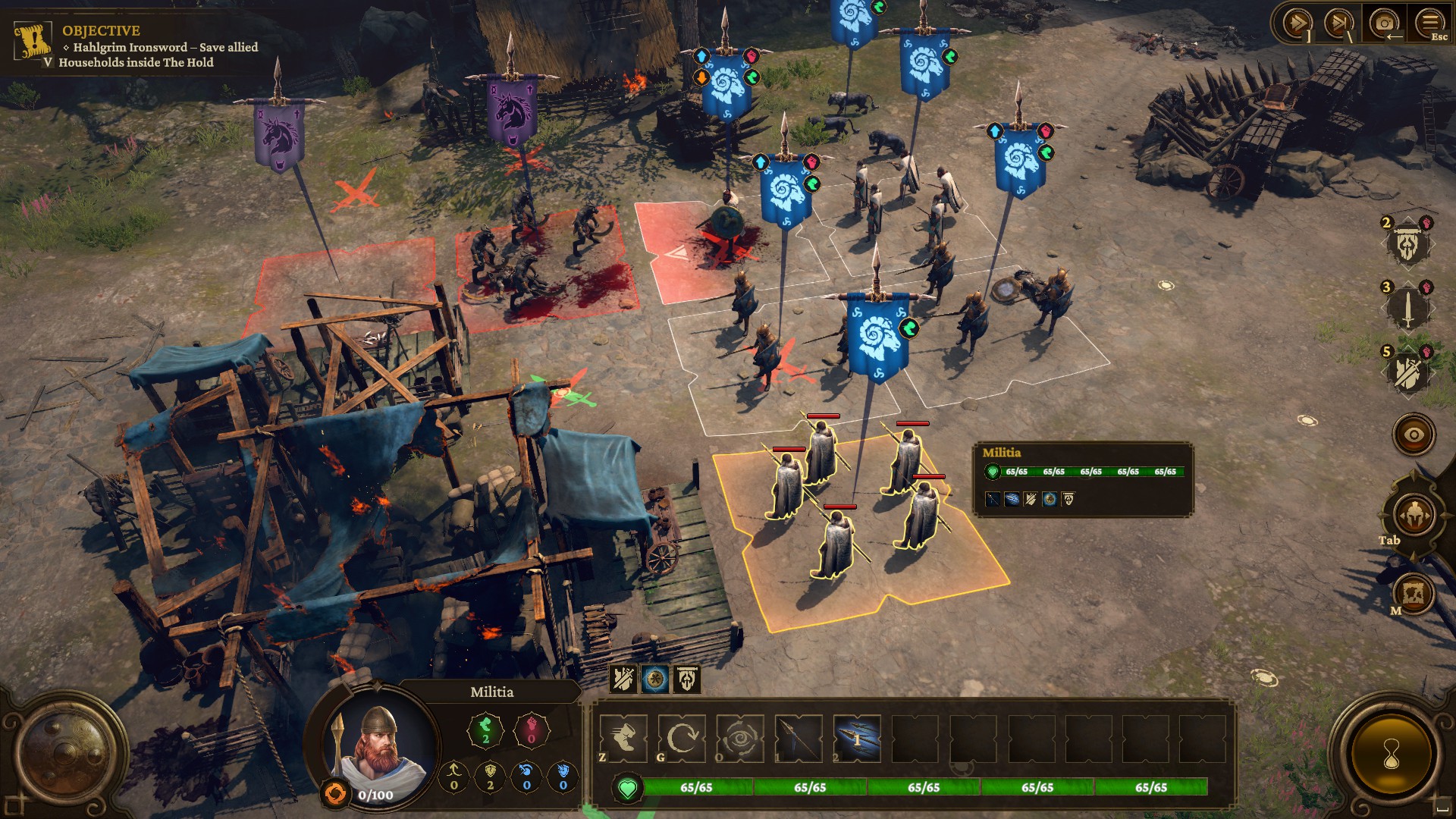Select the spear volley ability slot
The image size is (1456, 819).
(x=857, y=738)
